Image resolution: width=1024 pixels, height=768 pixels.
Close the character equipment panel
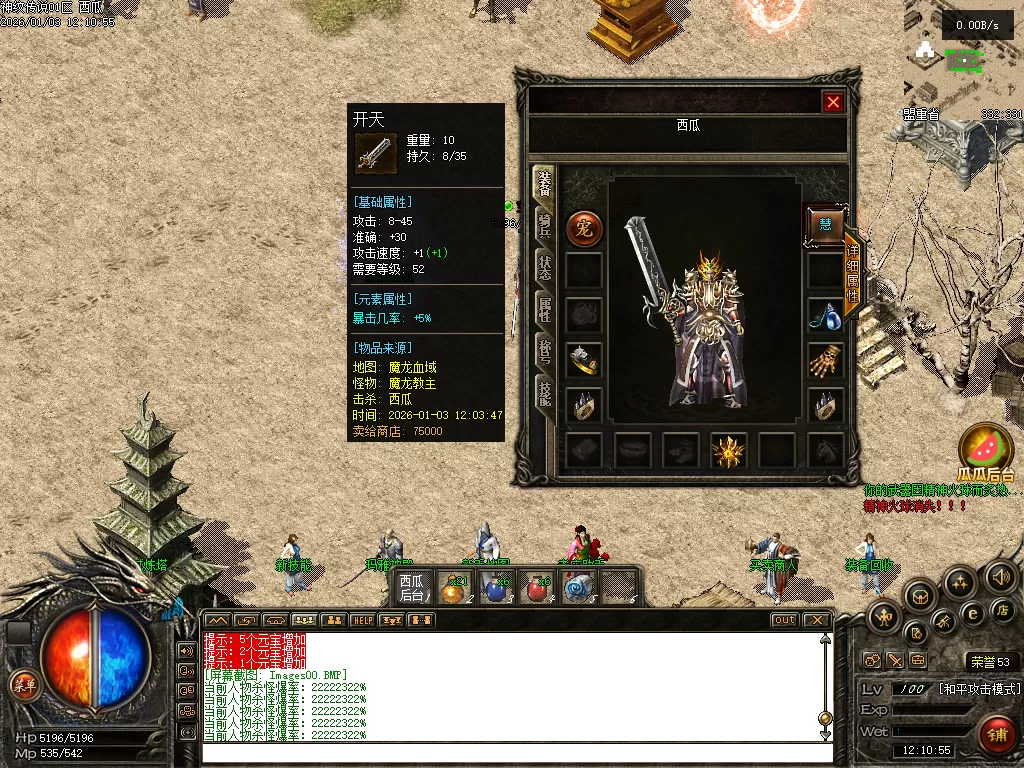pyautogui.click(x=832, y=102)
